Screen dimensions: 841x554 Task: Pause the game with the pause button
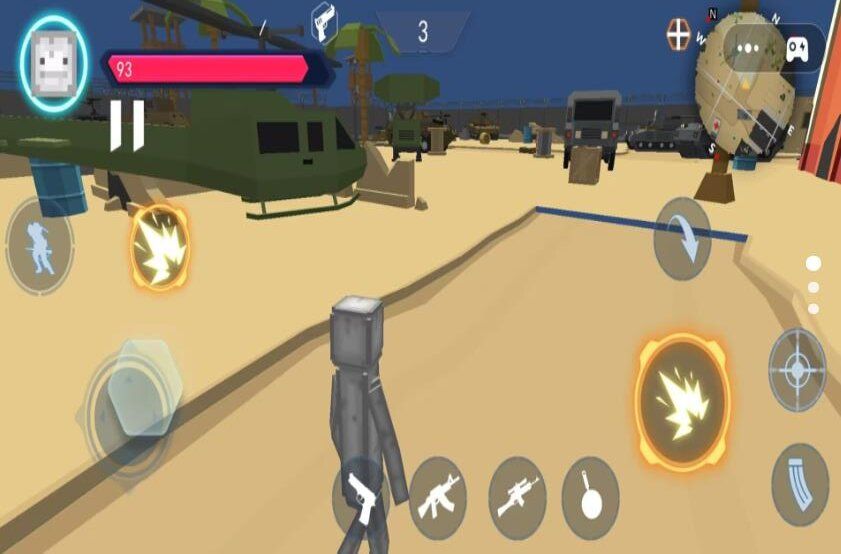(x=126, y=125)
